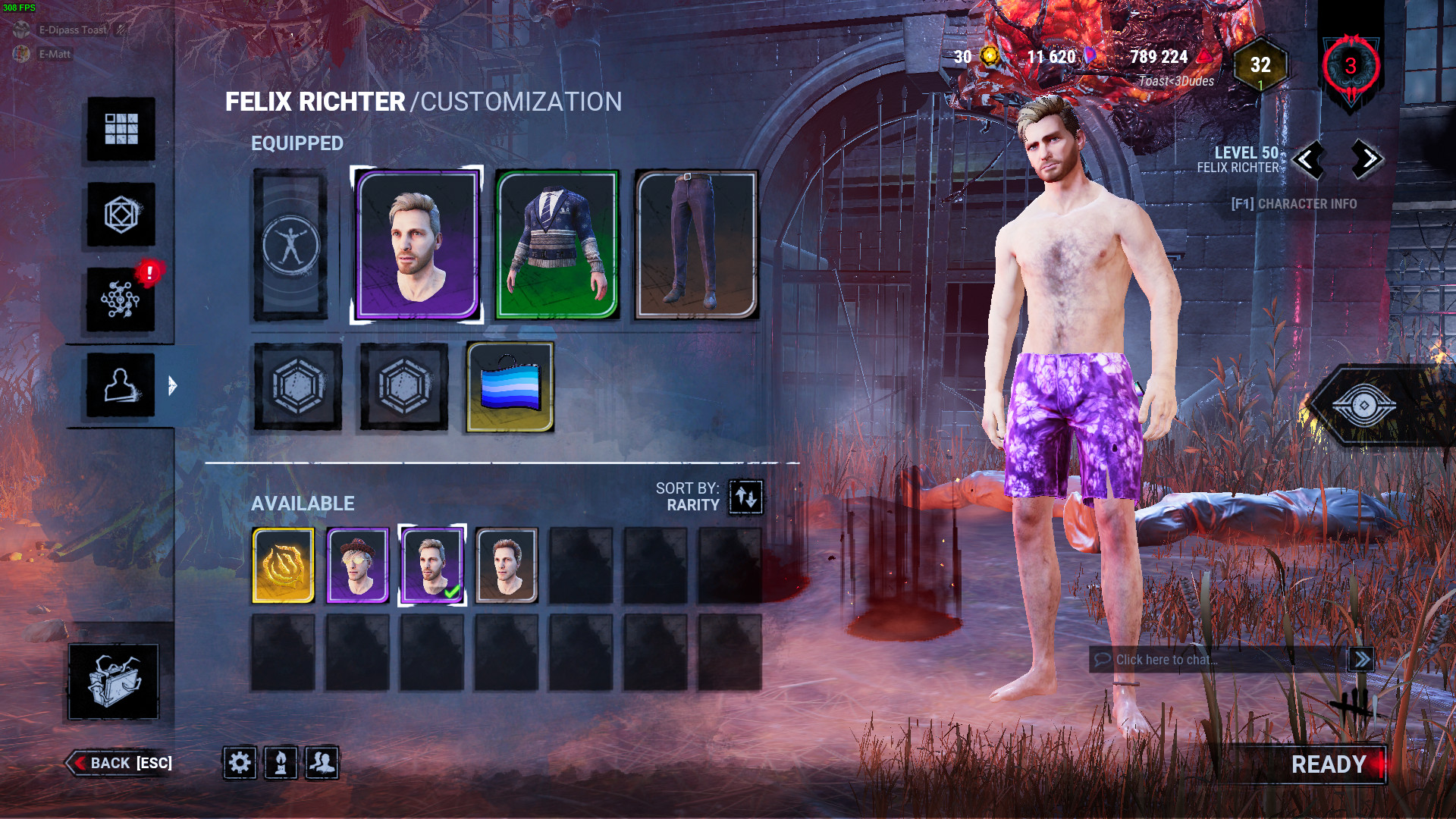Expand the chat panel arrow button

tap(1363, 660)
